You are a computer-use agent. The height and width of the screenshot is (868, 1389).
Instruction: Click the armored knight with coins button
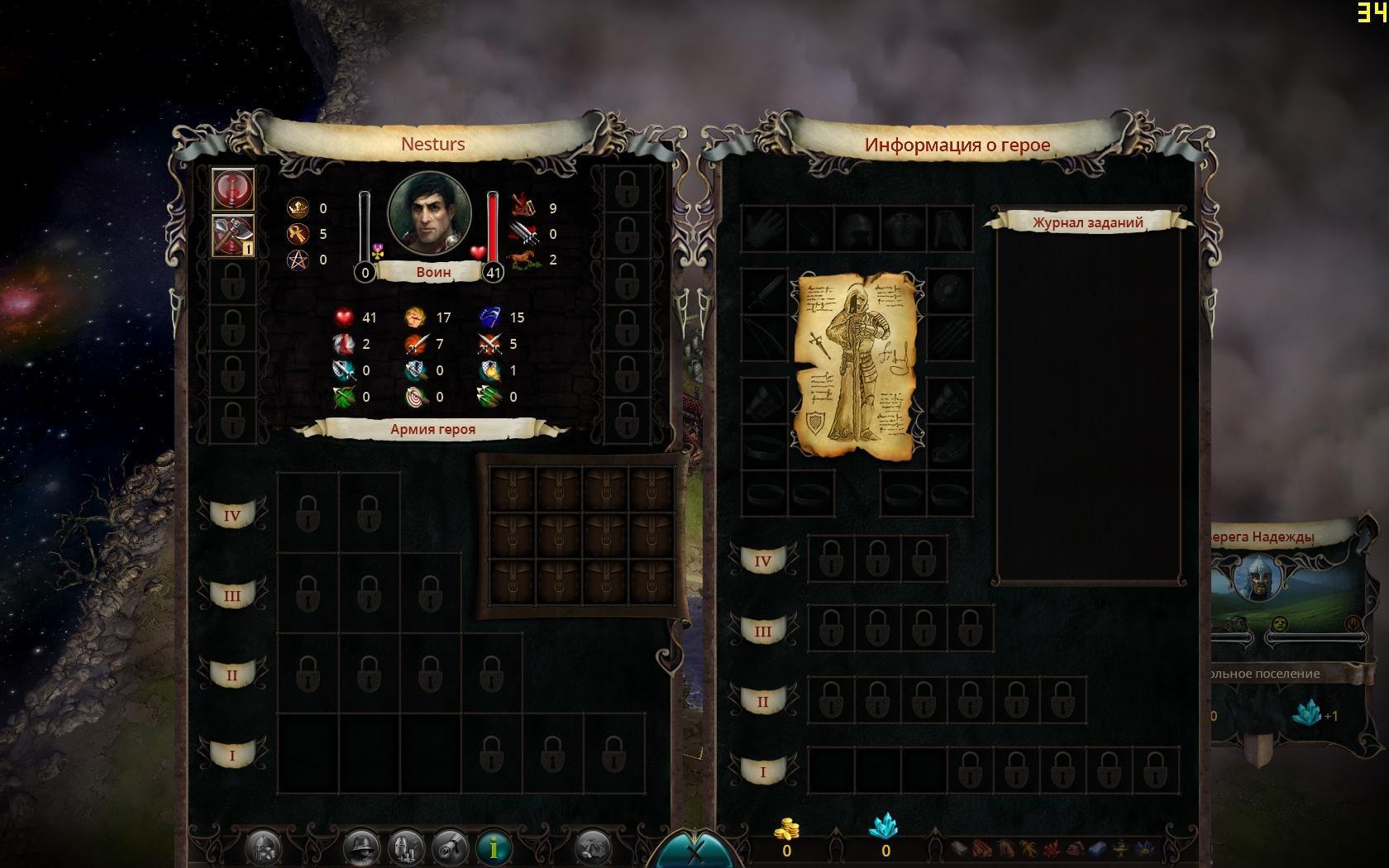[x=406, y=847]
